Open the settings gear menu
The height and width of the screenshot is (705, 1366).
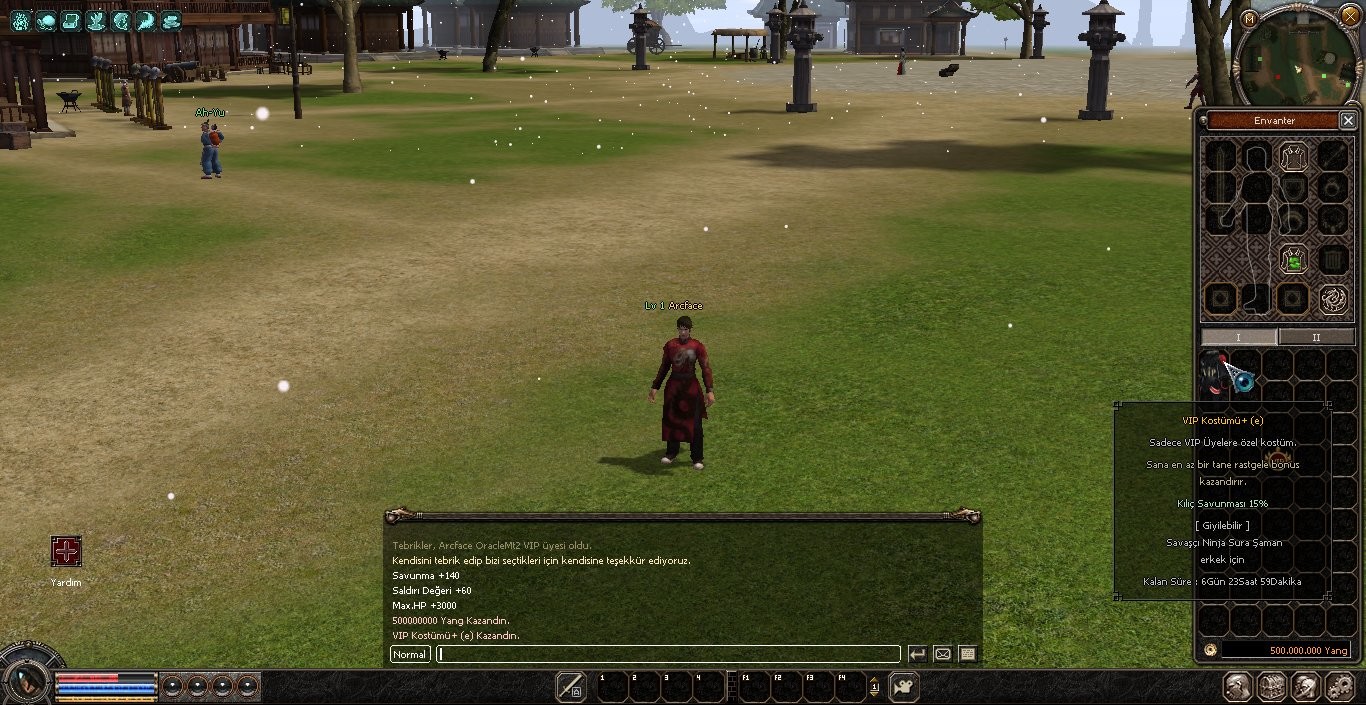pyautogui.click(x=1340, y=687)
